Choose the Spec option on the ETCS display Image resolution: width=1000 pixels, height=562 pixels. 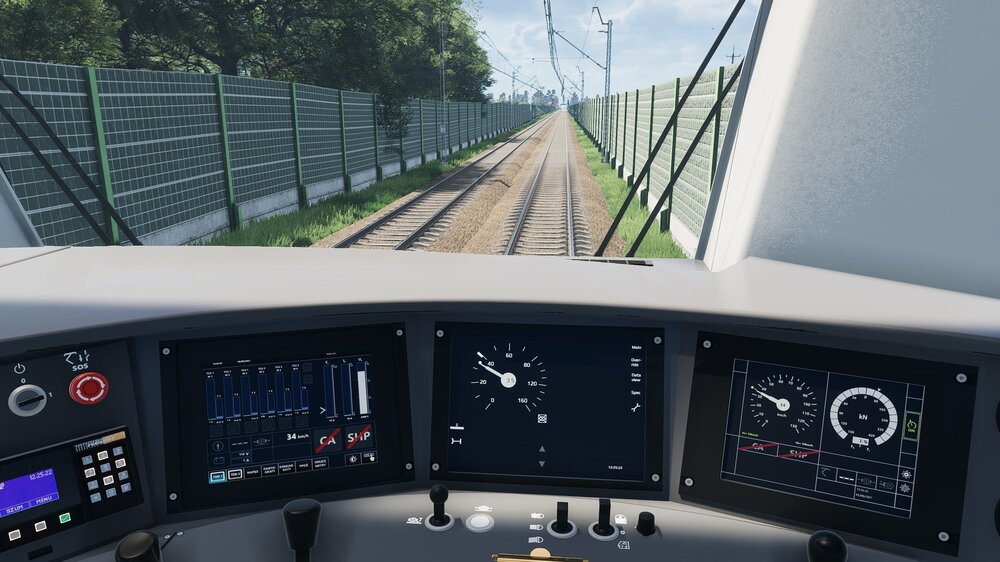coord(636,393)
